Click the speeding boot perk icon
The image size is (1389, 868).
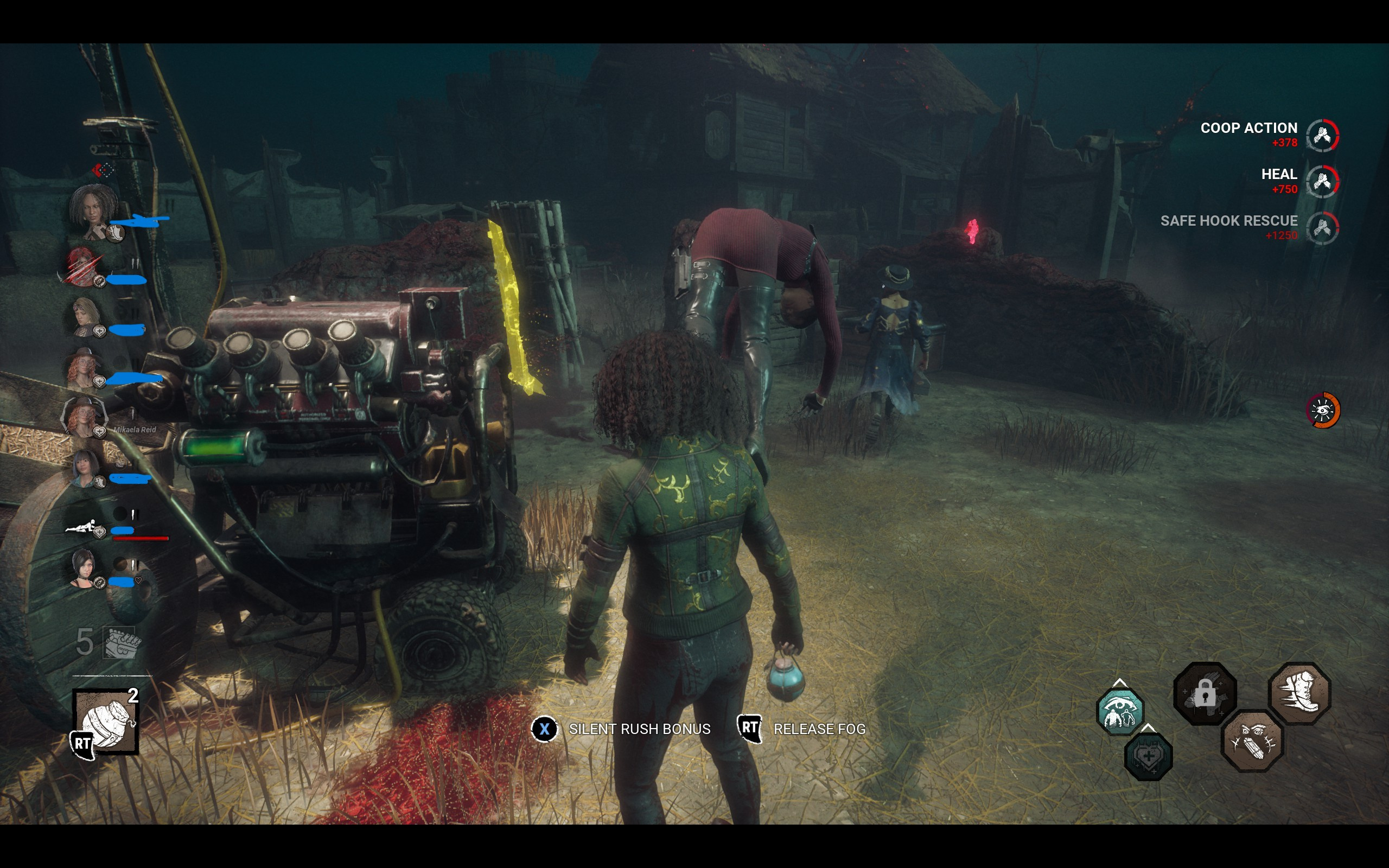click(x=1299, y=693)
